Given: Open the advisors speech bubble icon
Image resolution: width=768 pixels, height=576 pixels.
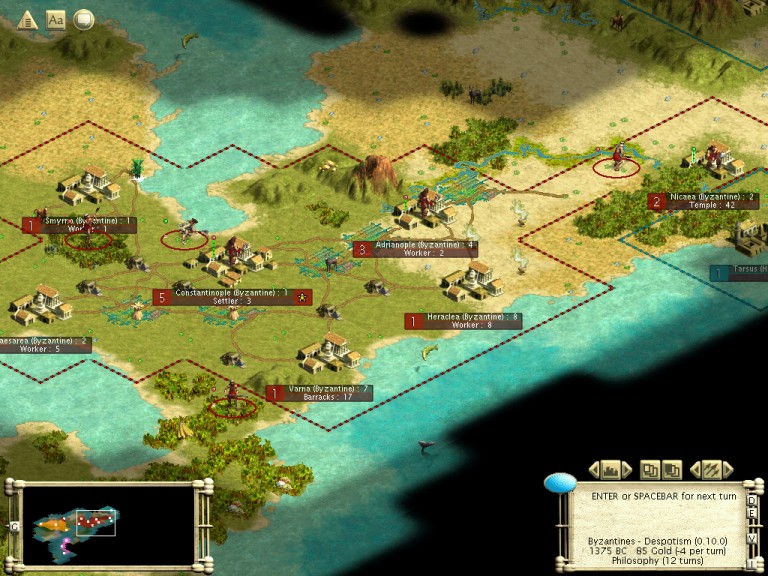Looking at the screenshot, I should pos(85,19).
